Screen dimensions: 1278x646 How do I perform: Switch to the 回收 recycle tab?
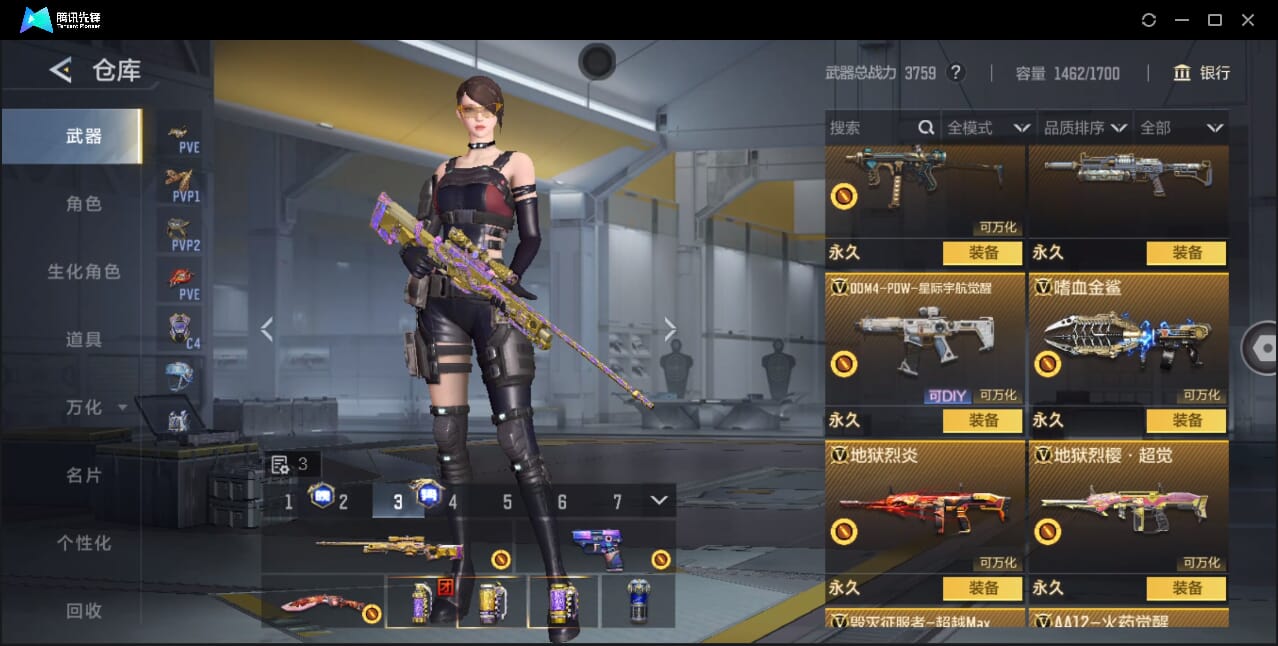(84, 610)
